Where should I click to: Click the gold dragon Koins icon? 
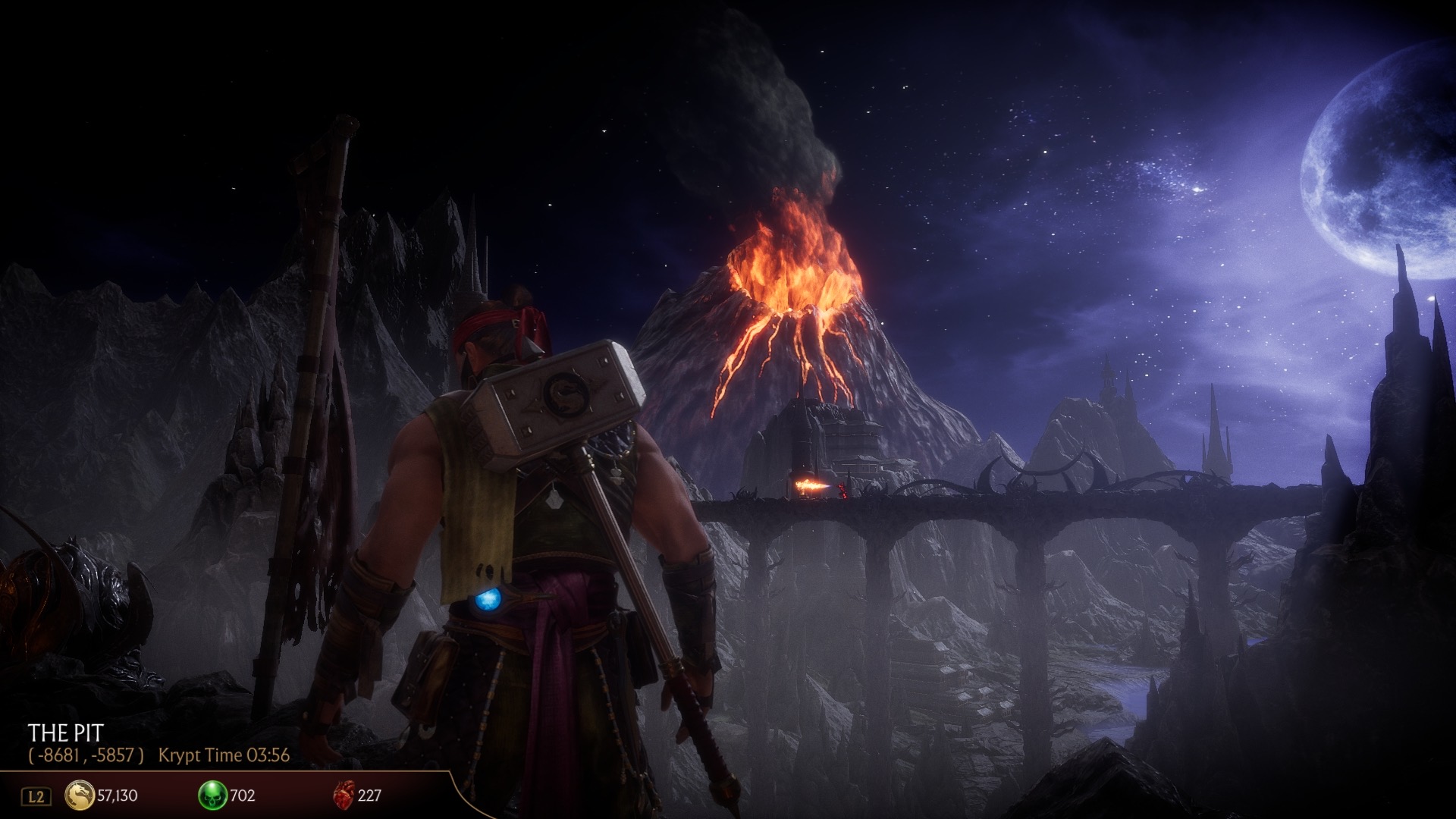(80, 795)
